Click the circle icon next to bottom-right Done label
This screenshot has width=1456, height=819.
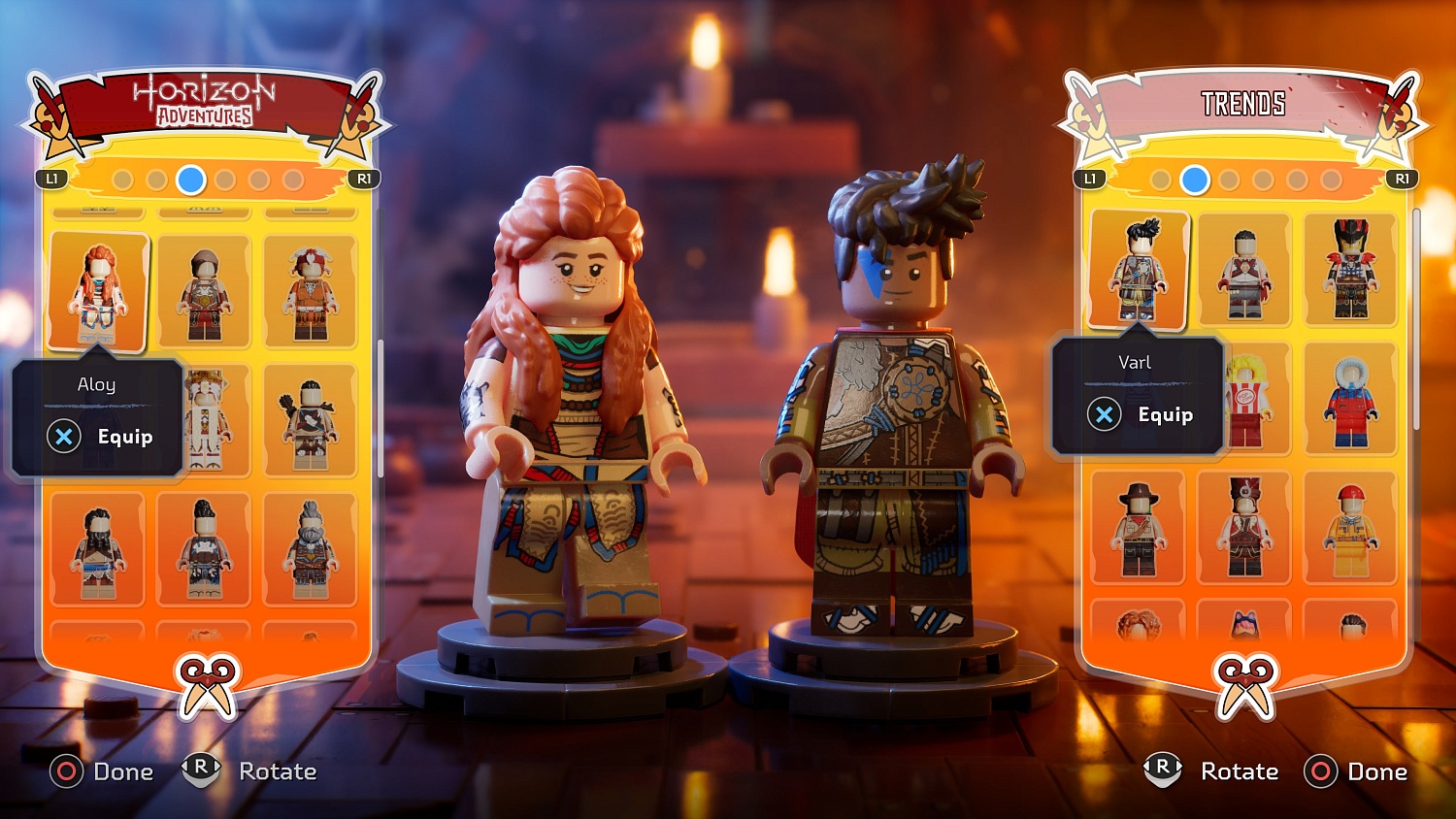click(x=1320, y=771)
